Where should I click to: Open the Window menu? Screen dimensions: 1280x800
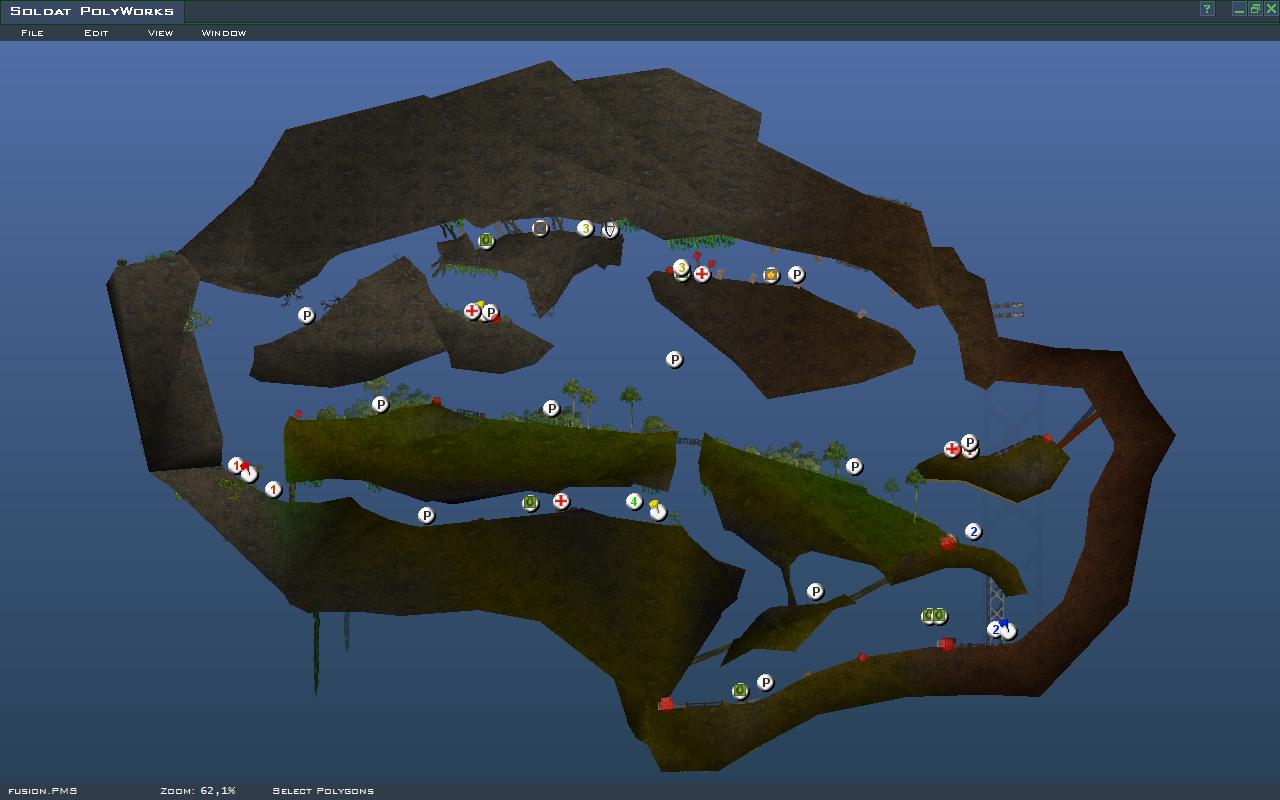[223, 33]
